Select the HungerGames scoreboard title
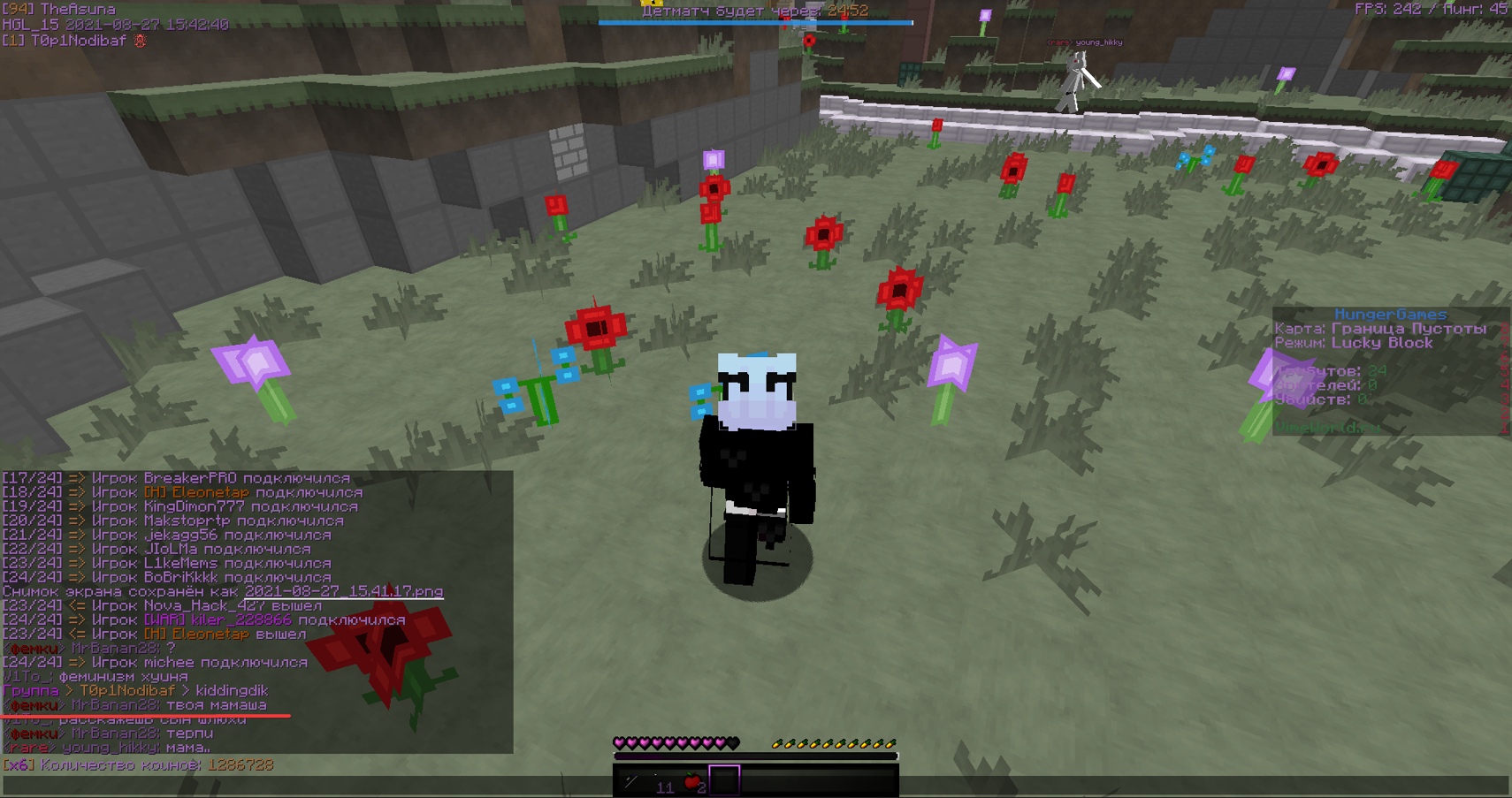Viewport: 1512px width, 798px height. coord(1389,314)
